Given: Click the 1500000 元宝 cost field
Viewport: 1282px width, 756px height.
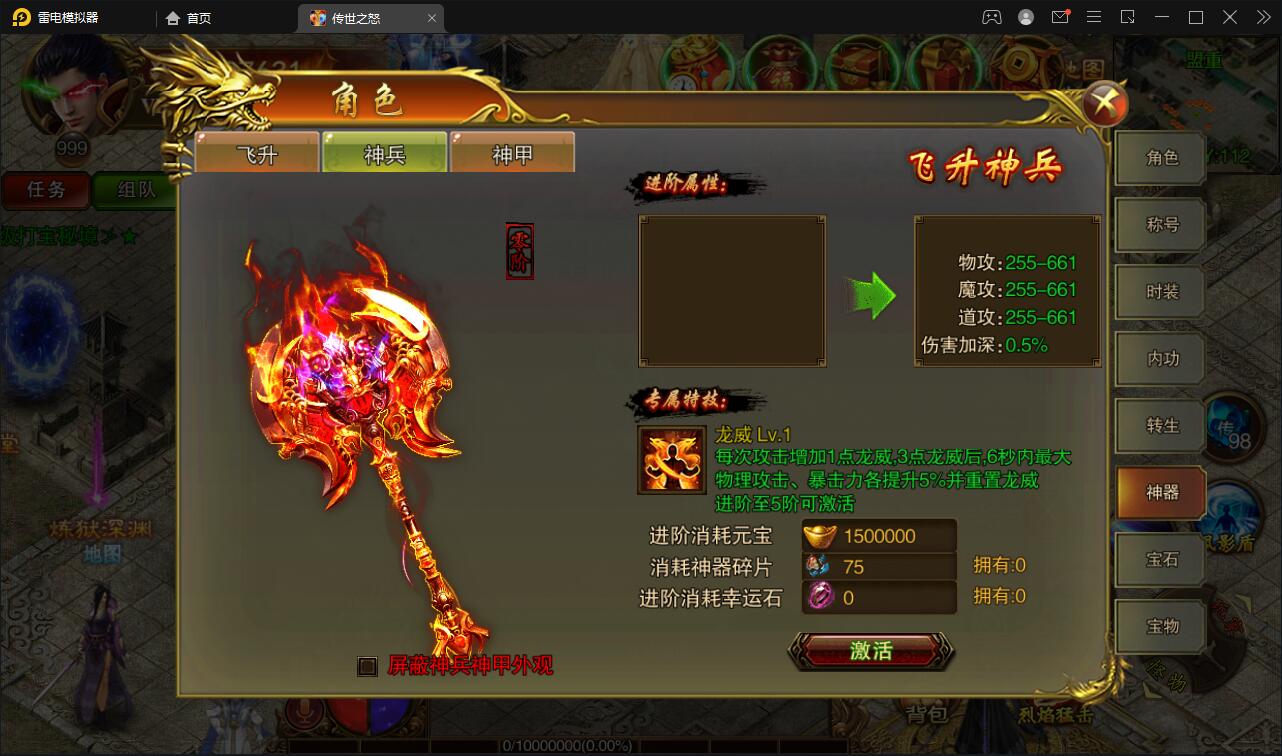Looking at the screenshot, I should coord(878,535).
